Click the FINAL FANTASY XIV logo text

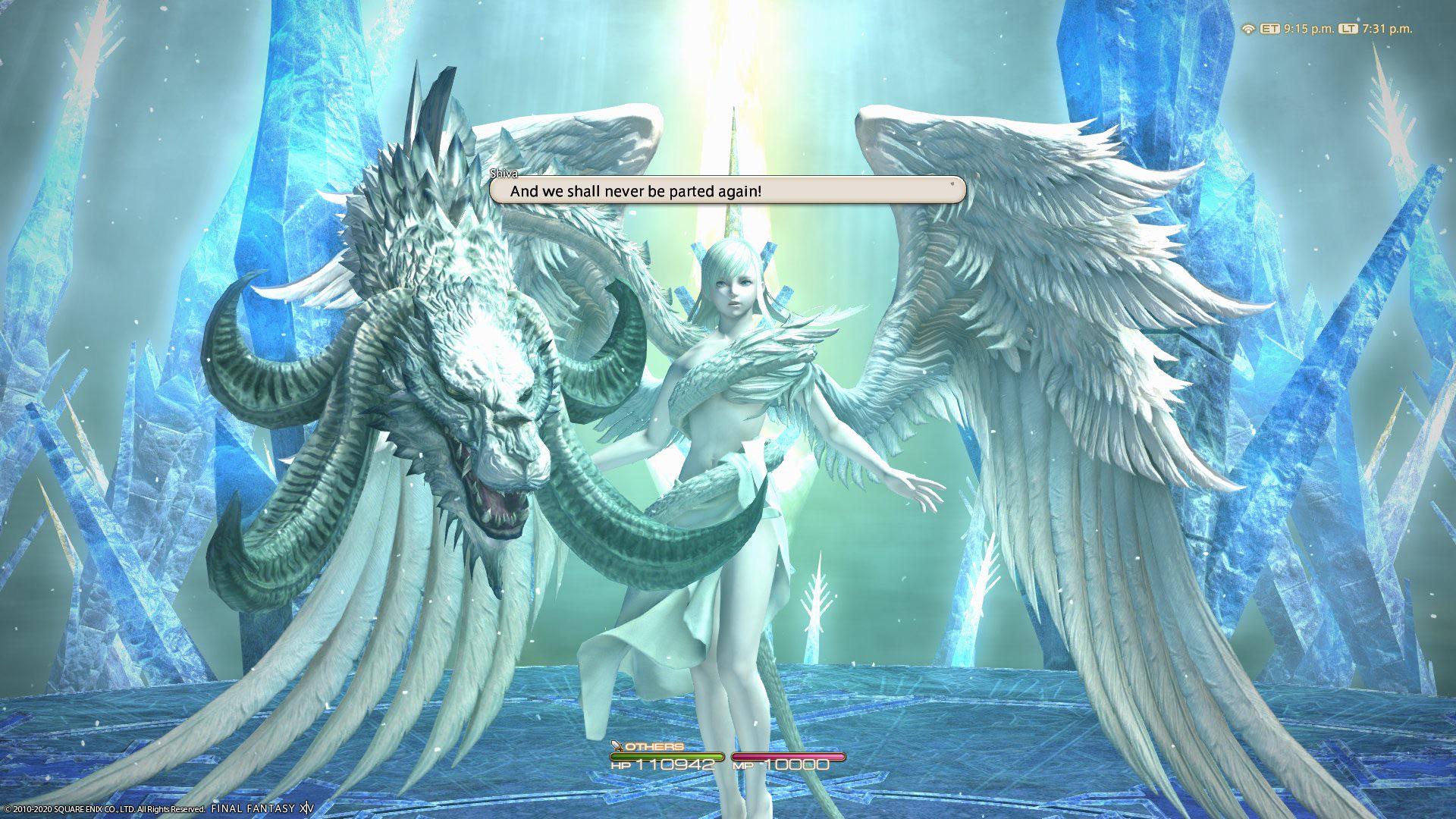(262, 808)
